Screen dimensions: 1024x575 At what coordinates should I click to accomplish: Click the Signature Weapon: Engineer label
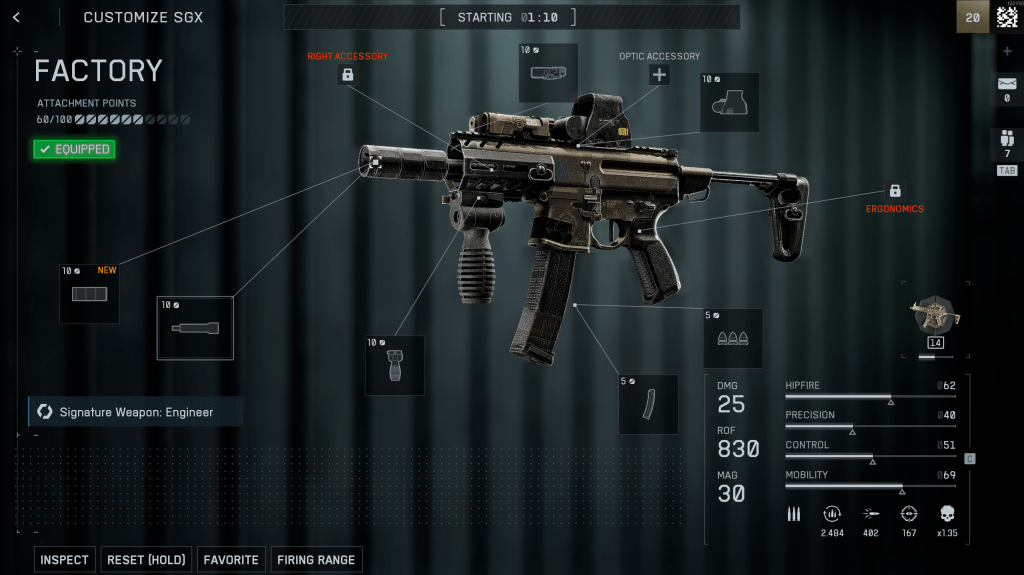click(x=135, y=412)
